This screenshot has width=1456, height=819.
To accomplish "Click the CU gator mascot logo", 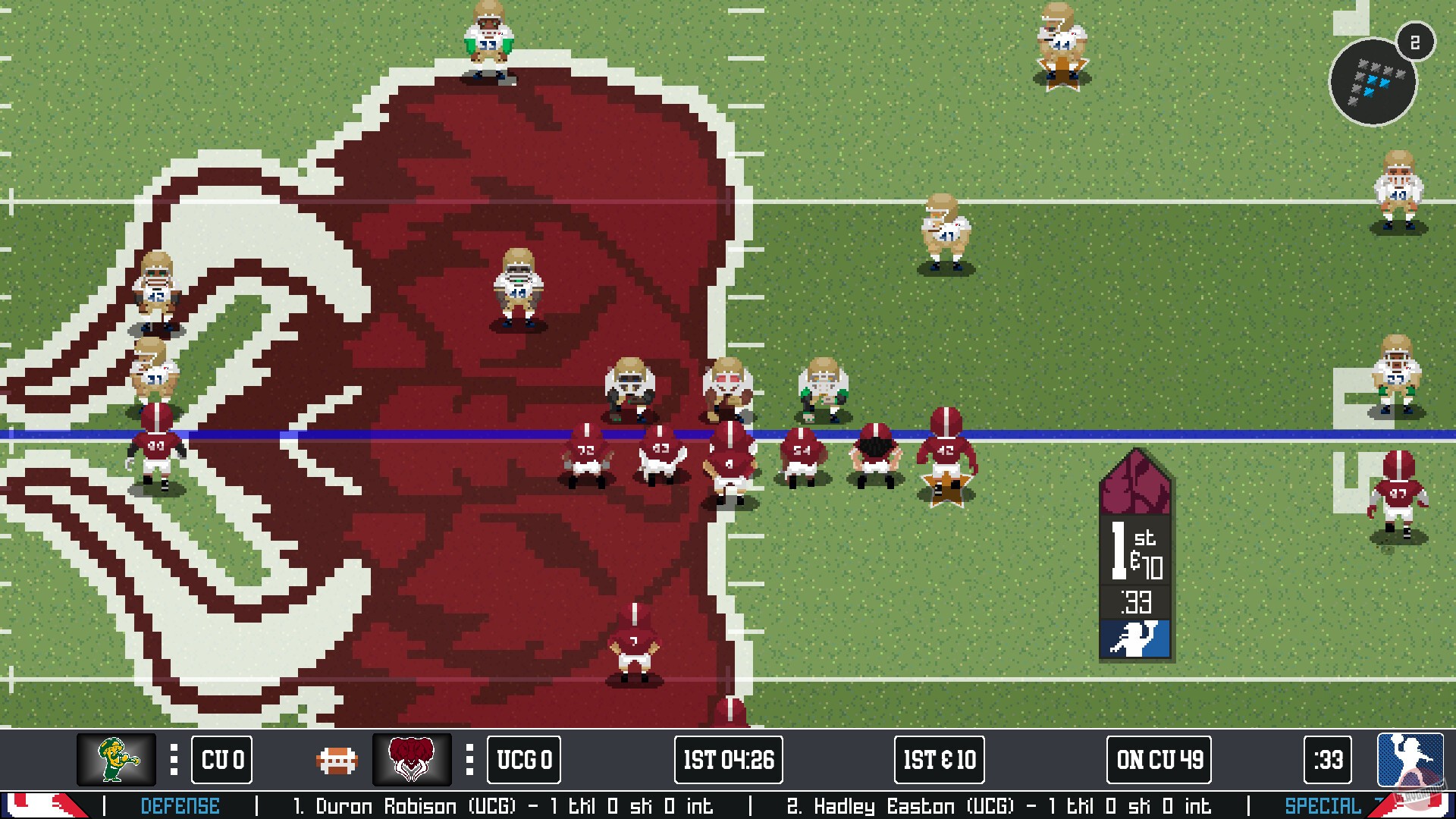I will coord(114,760).
